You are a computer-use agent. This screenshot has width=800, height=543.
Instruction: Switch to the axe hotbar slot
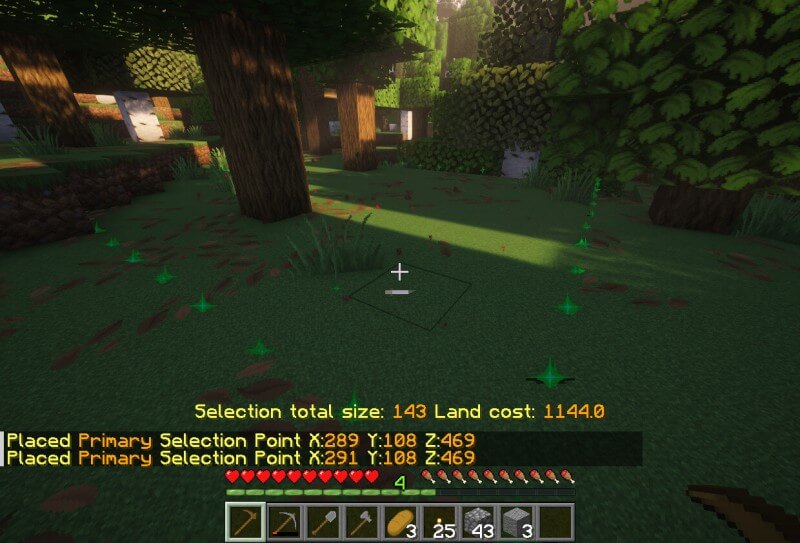coord(361,522)
